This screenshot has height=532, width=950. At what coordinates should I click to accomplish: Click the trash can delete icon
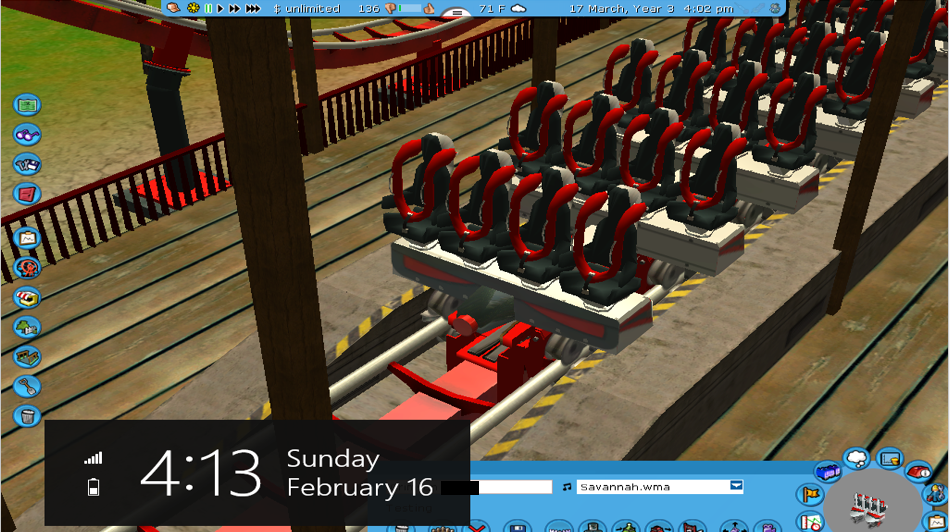coord(27,415)
